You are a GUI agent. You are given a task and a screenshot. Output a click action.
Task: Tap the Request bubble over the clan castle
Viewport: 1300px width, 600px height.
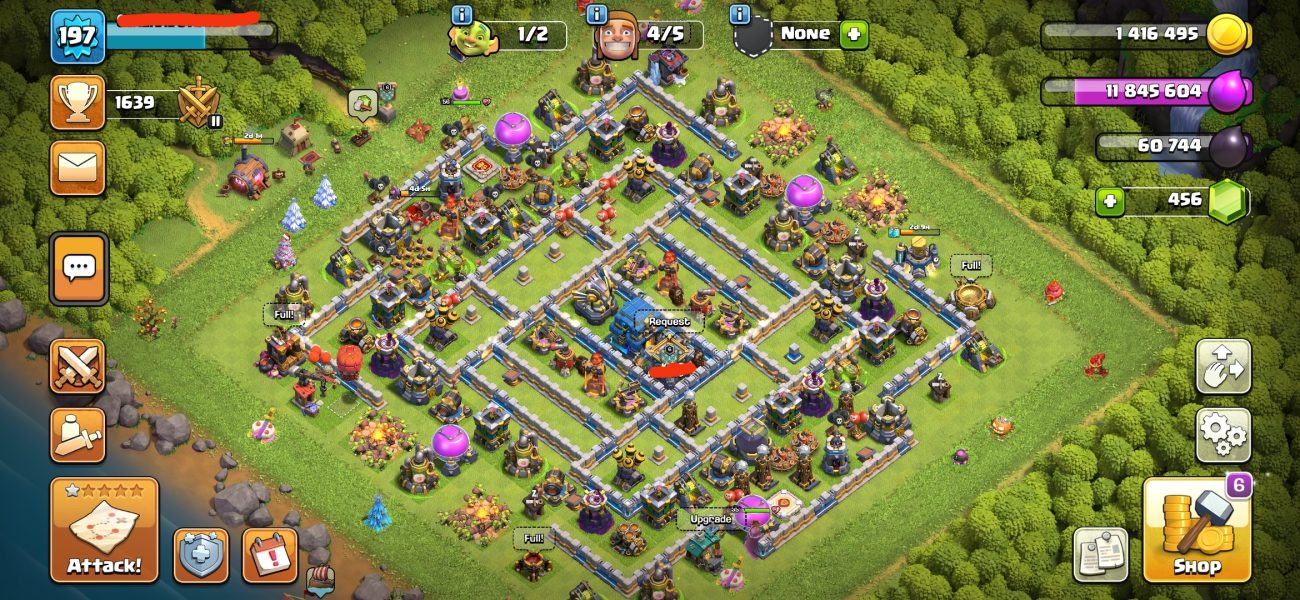668,322
